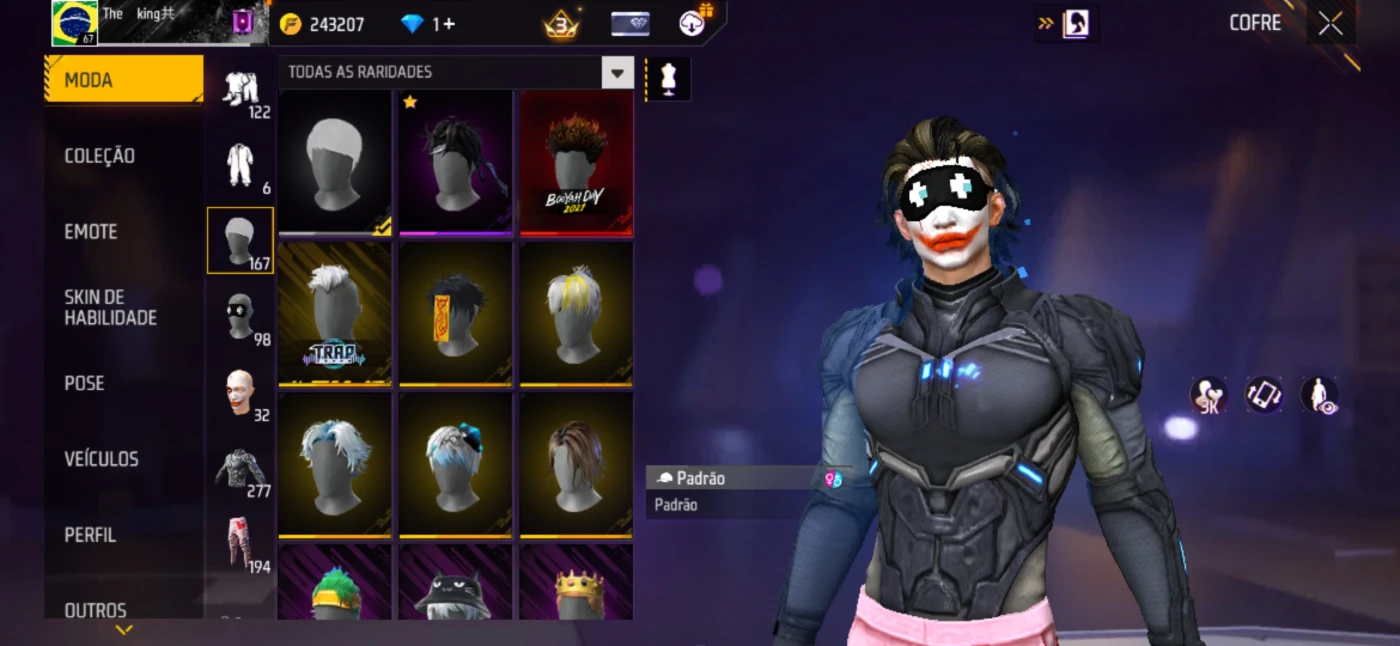Open the outfit sets subcategory
The image size is (1400, 646).
pyautogui.click(x=240, y=90)
